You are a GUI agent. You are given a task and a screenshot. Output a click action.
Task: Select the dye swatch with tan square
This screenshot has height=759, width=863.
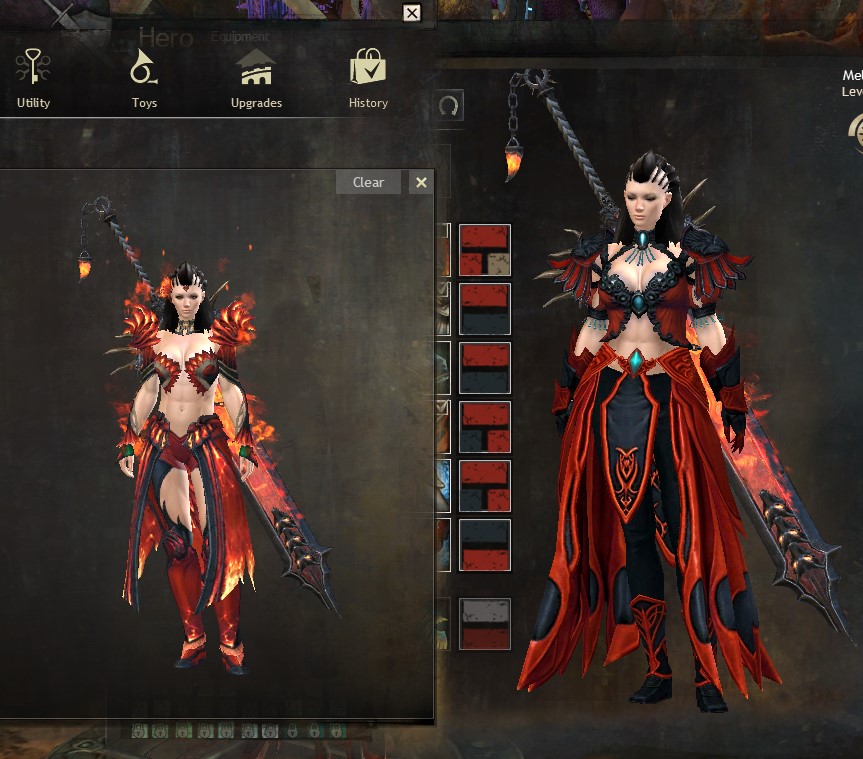(485, 250)
